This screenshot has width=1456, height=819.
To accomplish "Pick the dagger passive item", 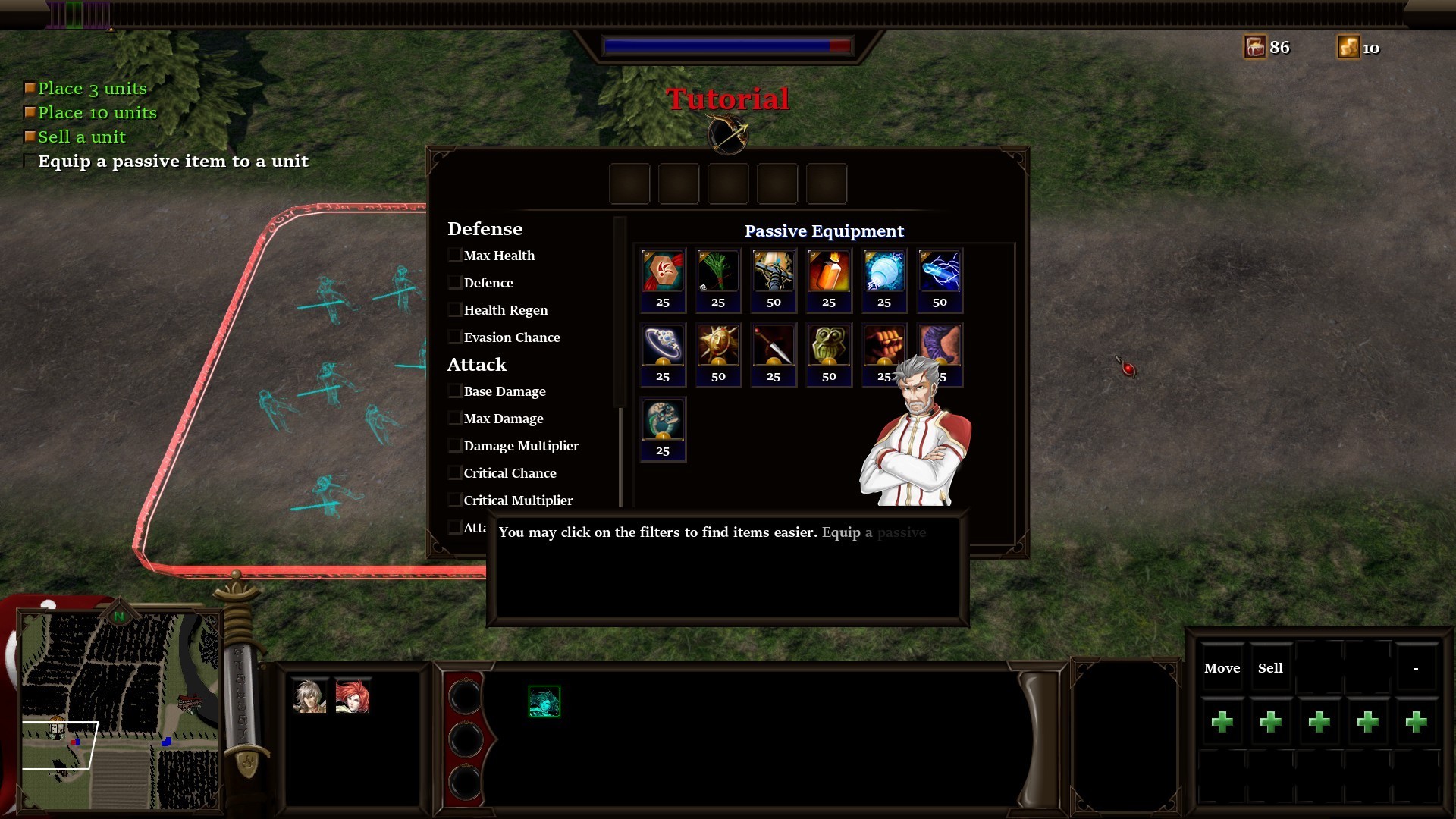I will [773, 346].
